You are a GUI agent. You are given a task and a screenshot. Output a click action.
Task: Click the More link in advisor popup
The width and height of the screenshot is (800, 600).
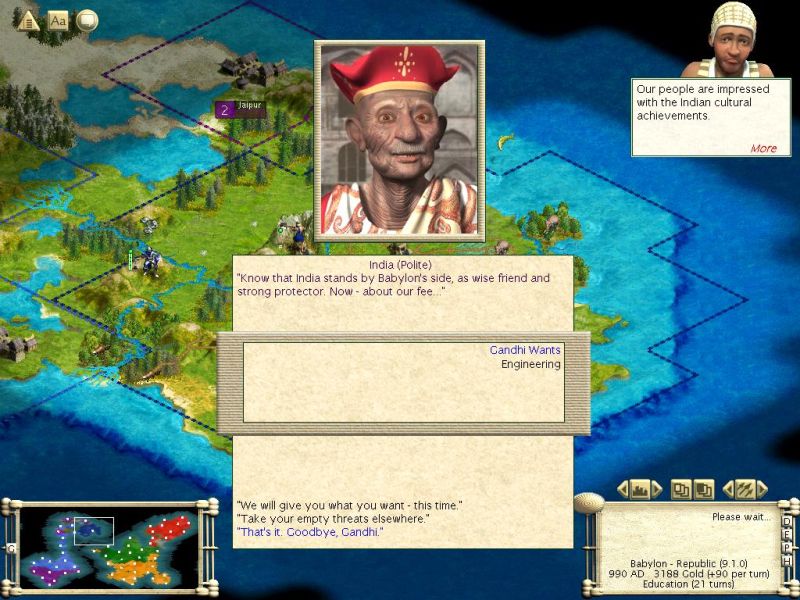[x=763, y=148]
